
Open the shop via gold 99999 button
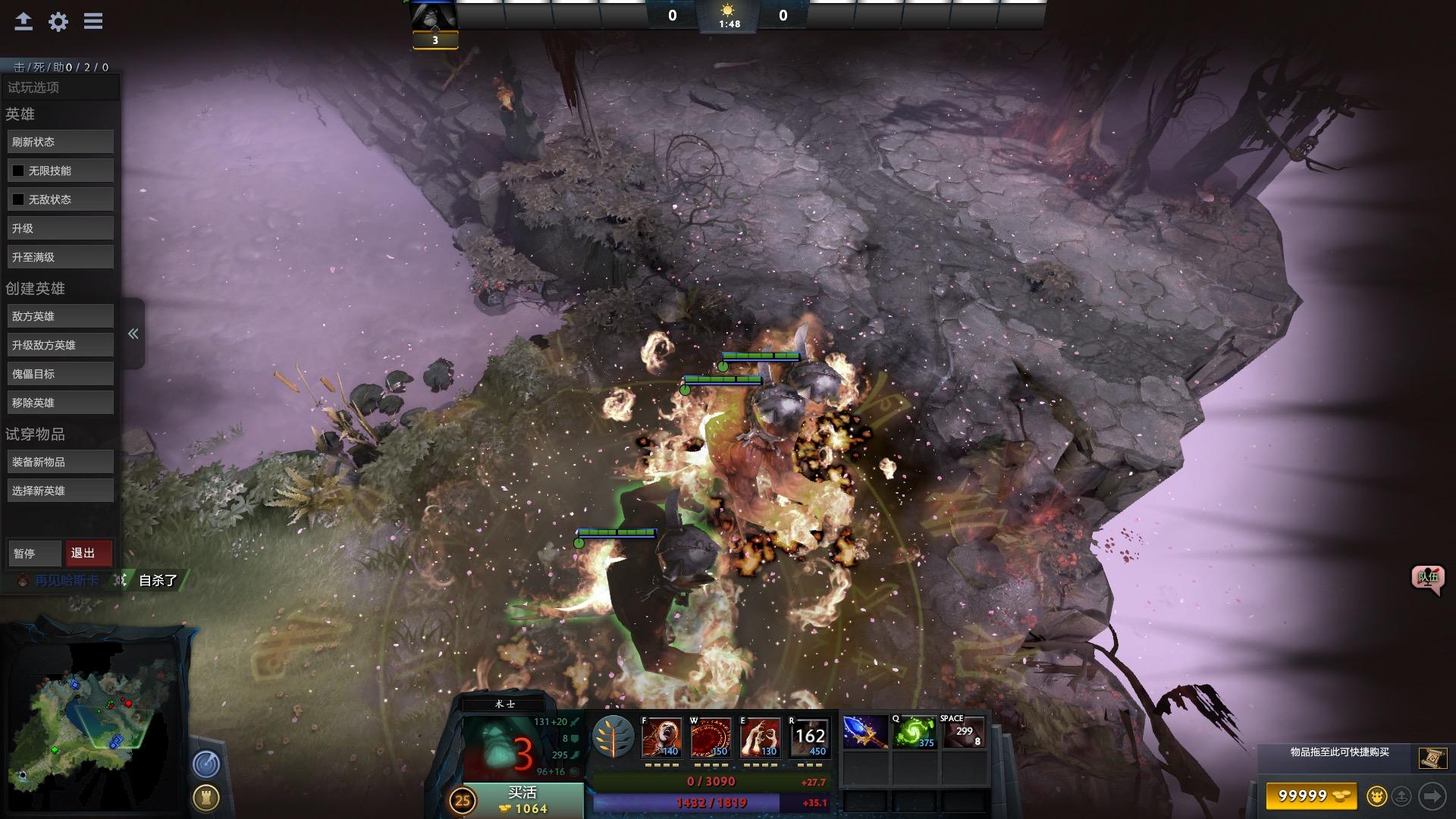click(1310, 795)
